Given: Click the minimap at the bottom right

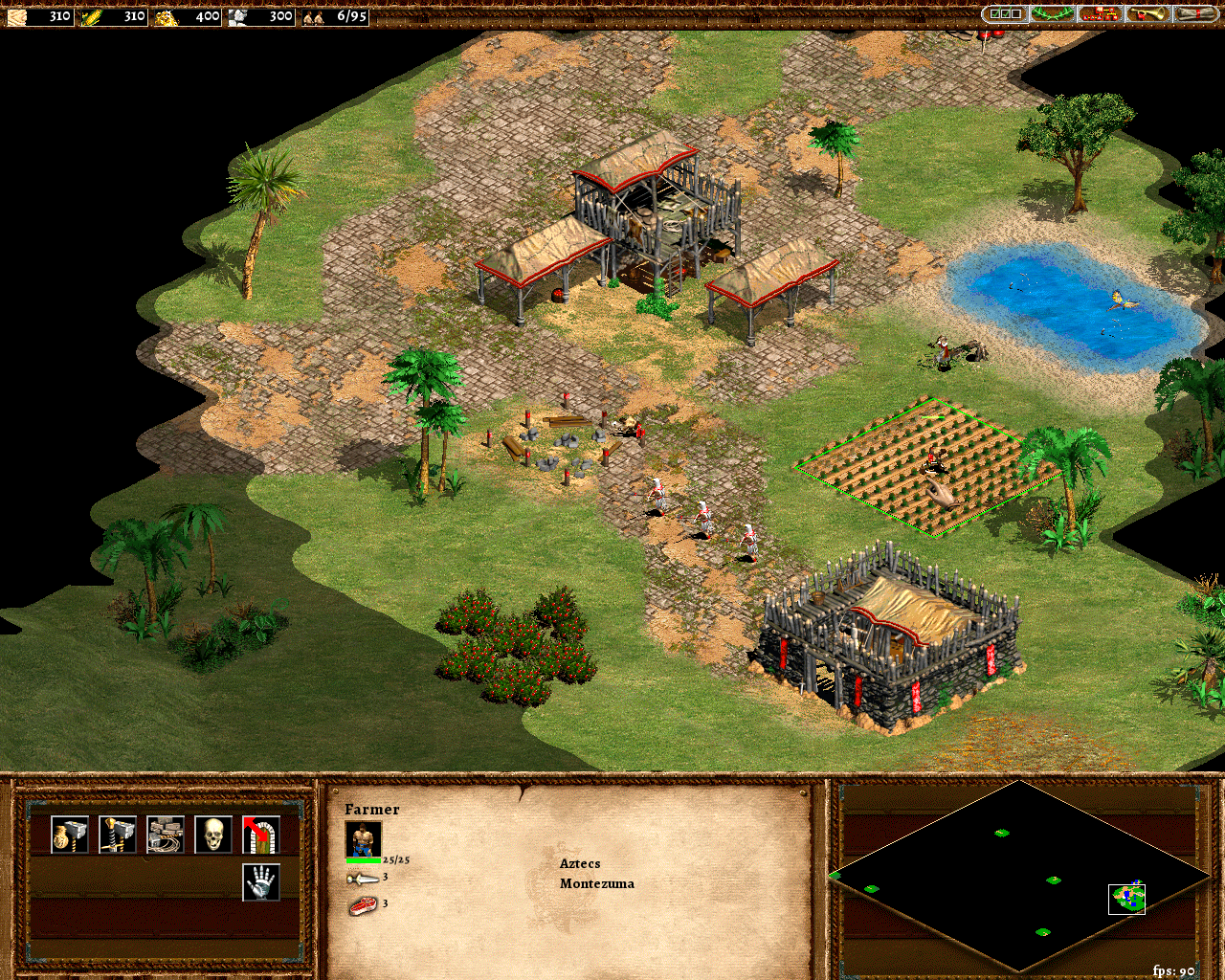Looking at the screenshot, I should click(x=1020, y=876).
